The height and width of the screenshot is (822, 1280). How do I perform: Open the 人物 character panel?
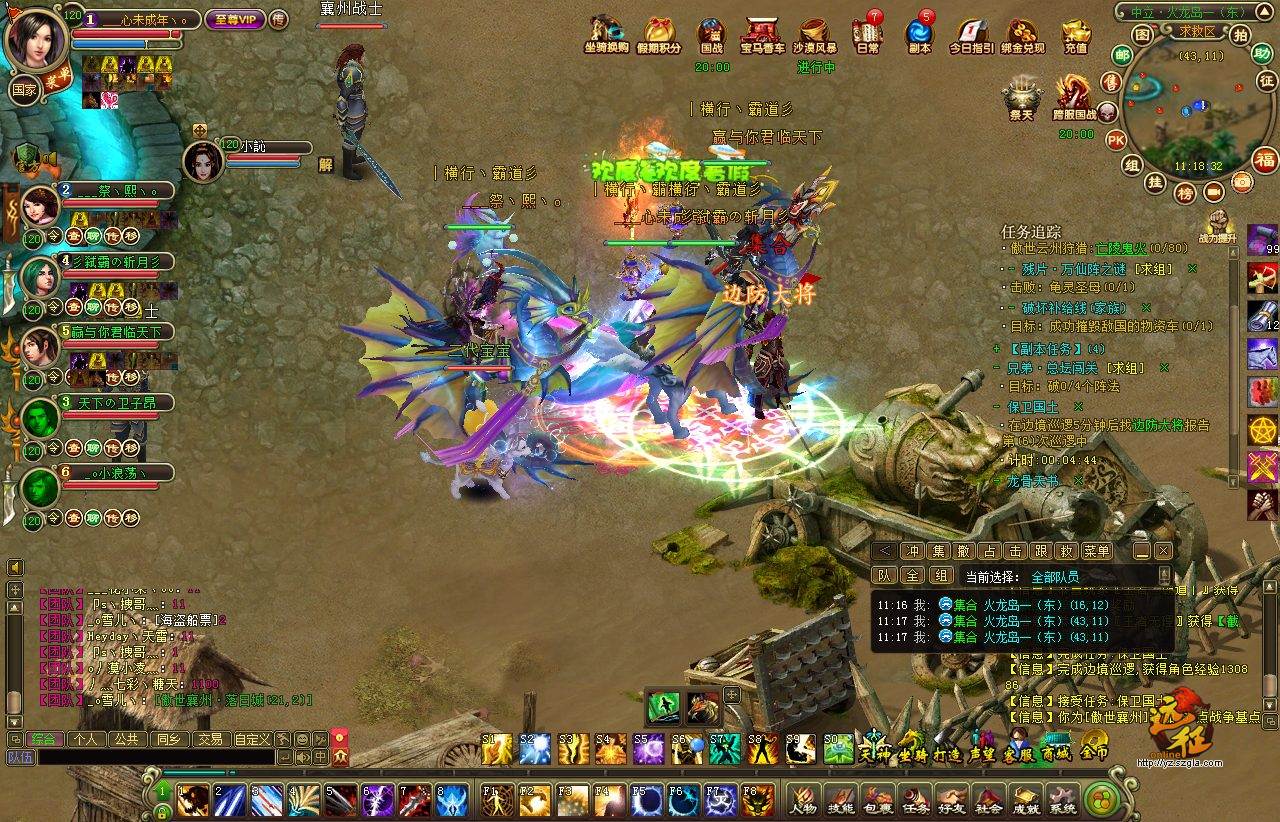[803, 799]
